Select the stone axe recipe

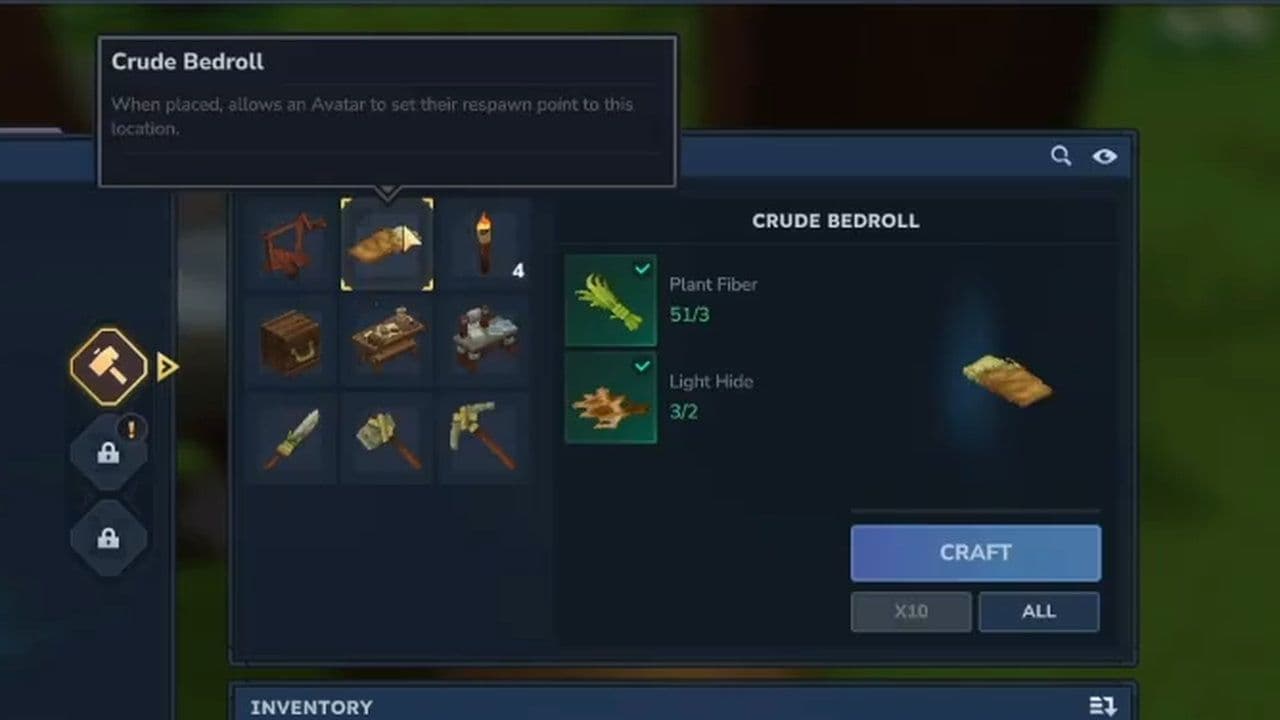[387, 437]
